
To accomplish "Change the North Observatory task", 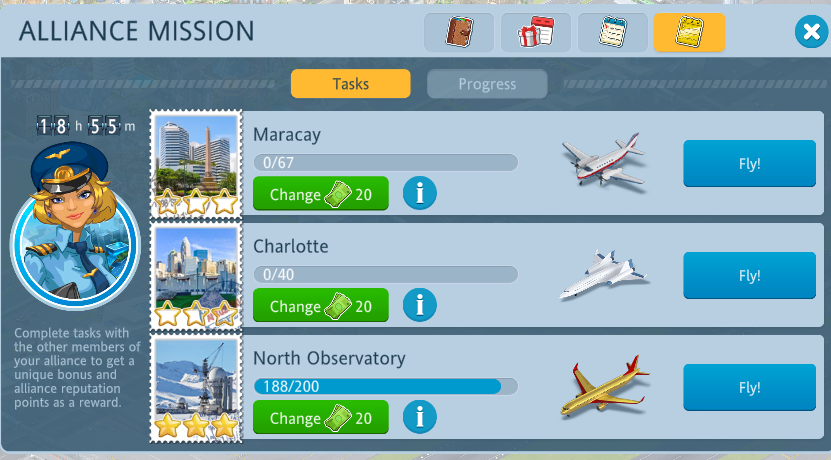I will 320,418.
